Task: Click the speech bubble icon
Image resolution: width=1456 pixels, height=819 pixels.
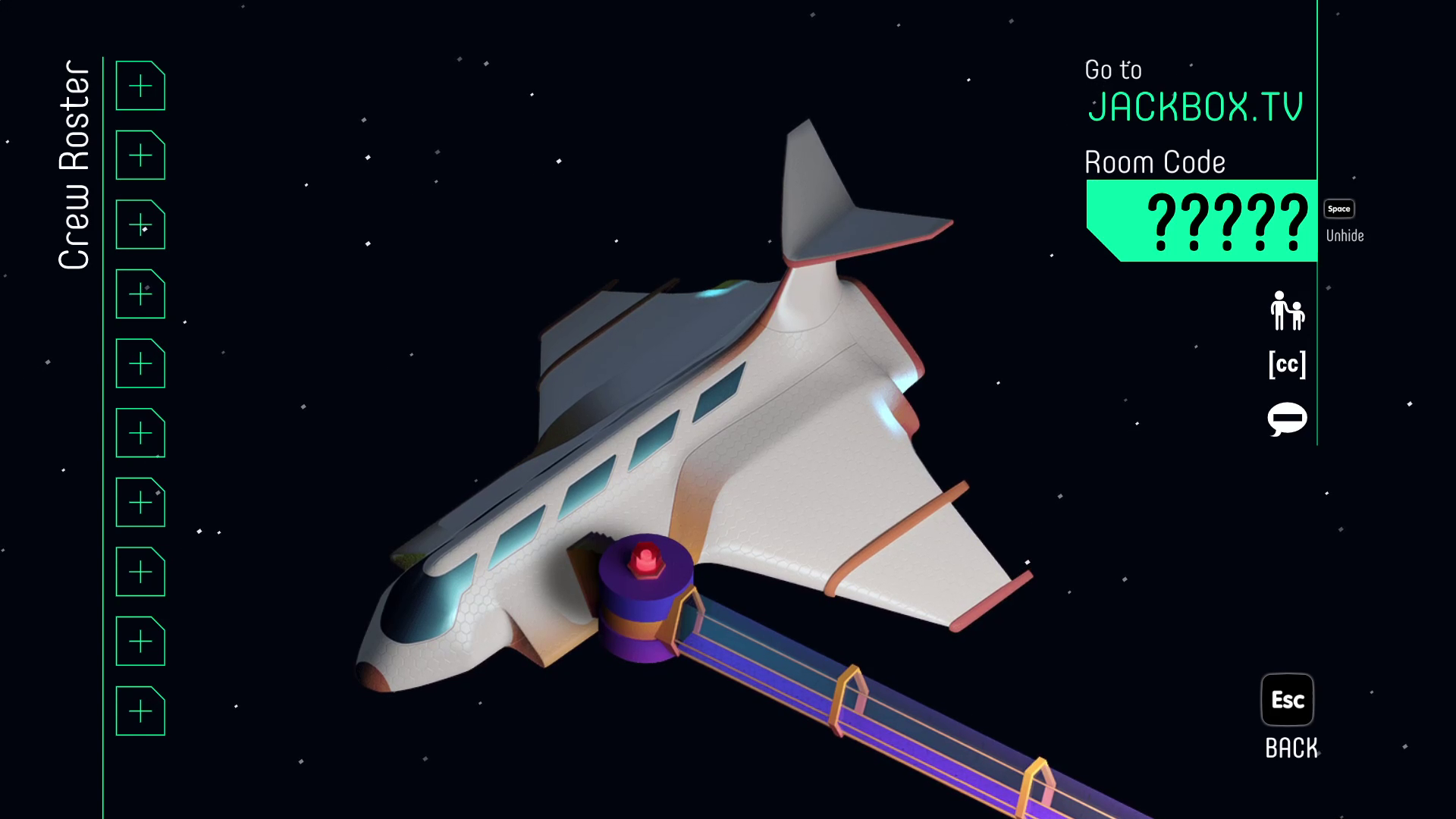Action: pos(1287,419)
